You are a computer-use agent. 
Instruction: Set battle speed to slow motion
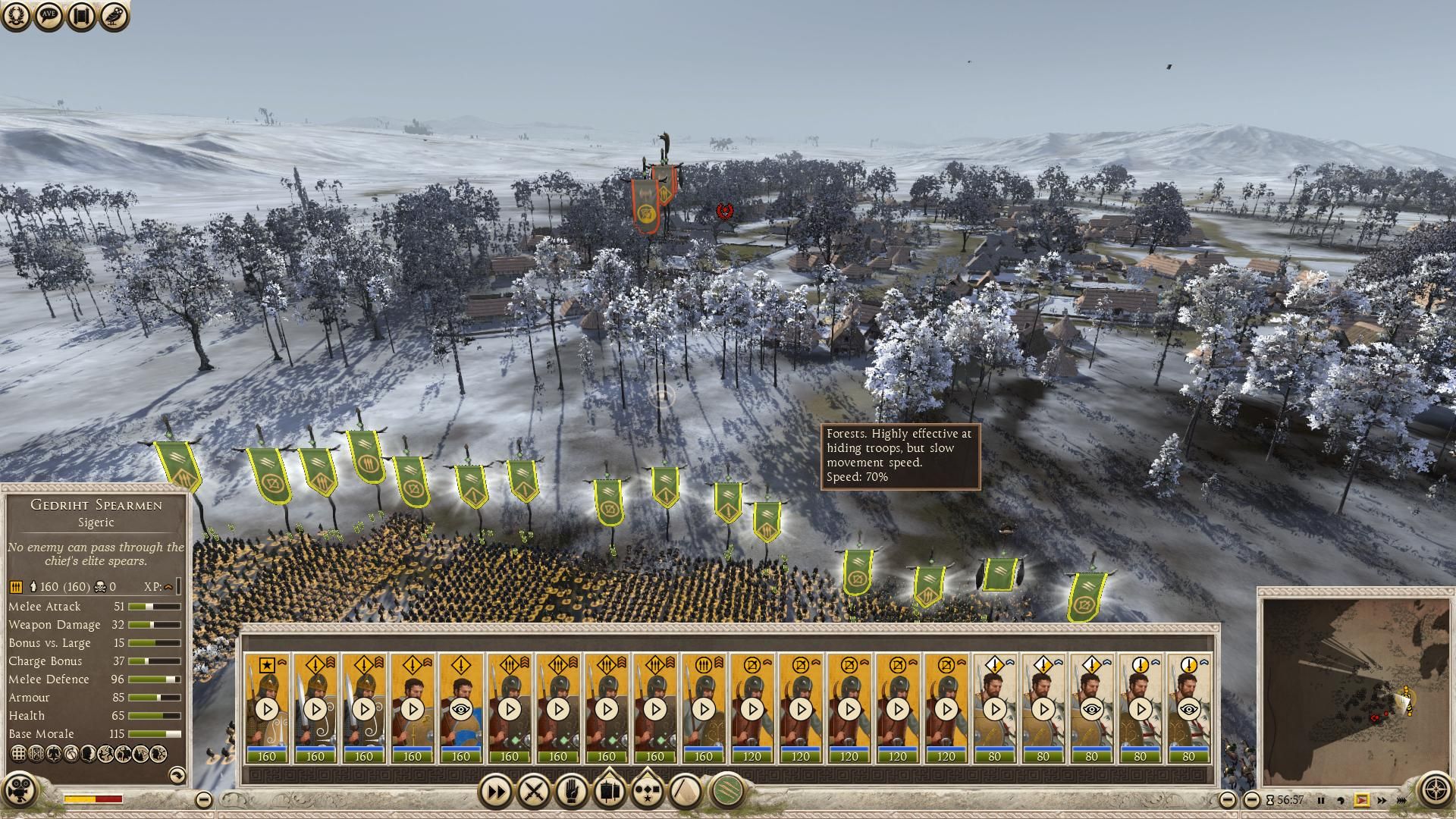point(1341,800)
